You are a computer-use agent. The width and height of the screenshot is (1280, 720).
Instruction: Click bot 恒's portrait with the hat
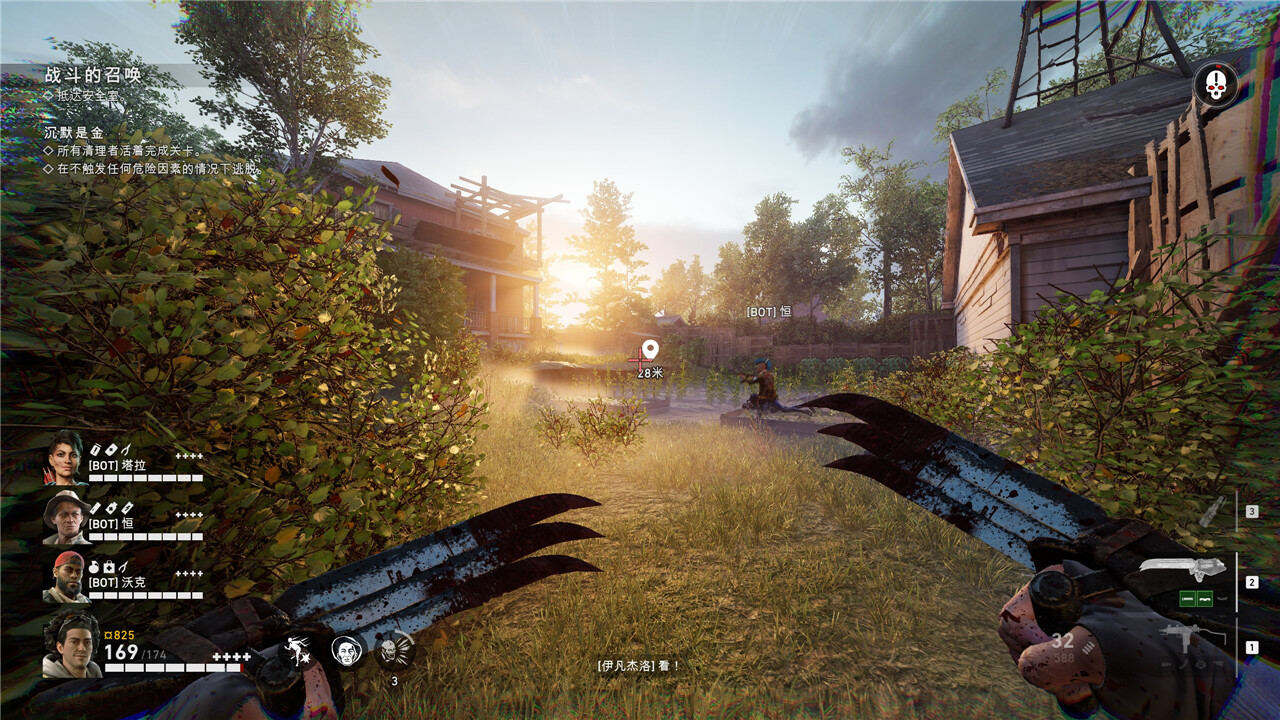coord(66,517)
